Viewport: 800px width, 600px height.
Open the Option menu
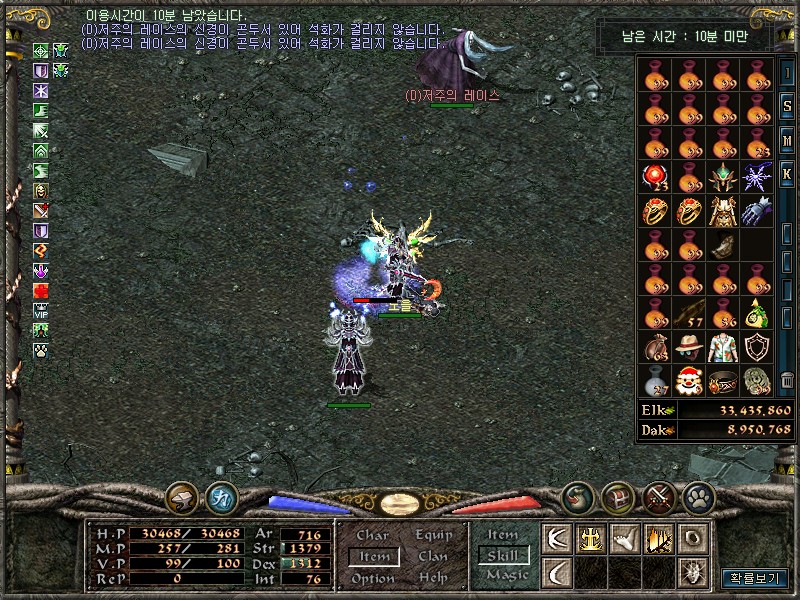[372, 578]
